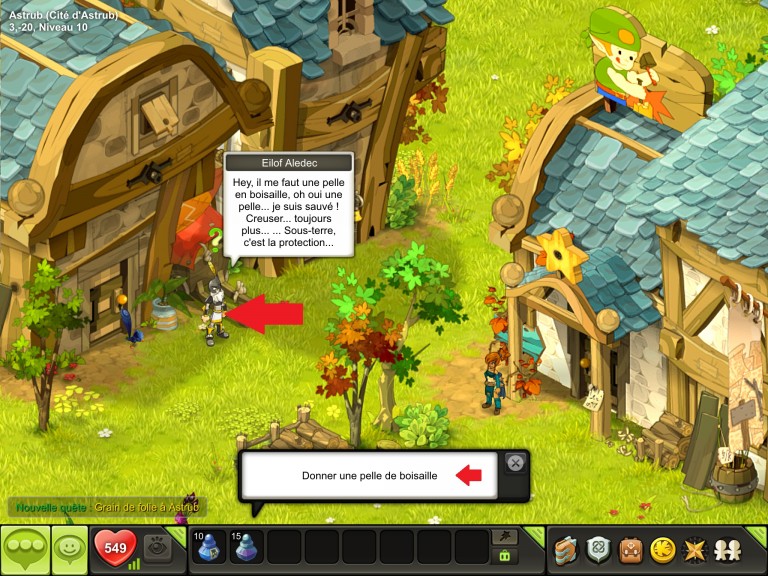Close the dialogue reply box
768x576 pixels.
(x=515, y=462)
